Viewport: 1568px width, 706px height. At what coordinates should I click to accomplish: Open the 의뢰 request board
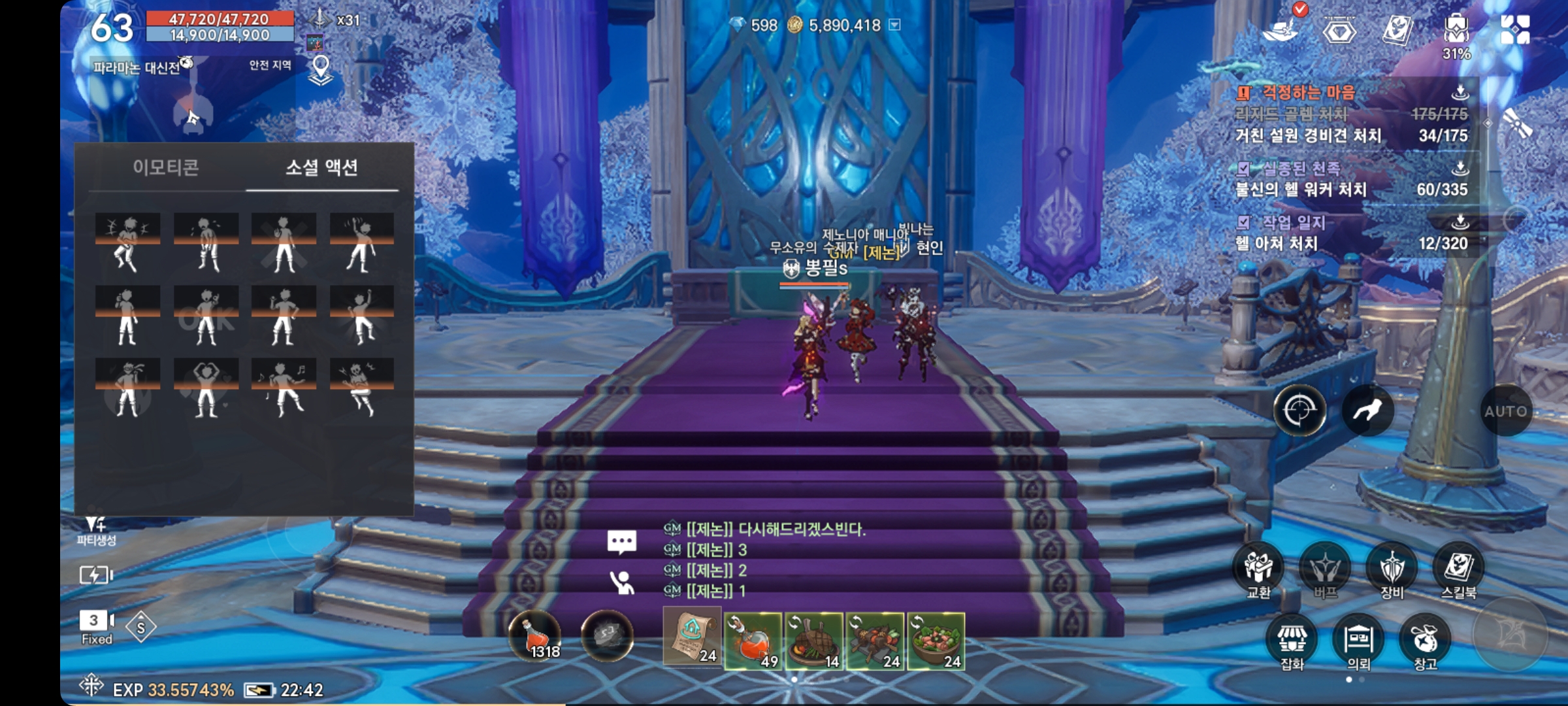click(1358, 641)
